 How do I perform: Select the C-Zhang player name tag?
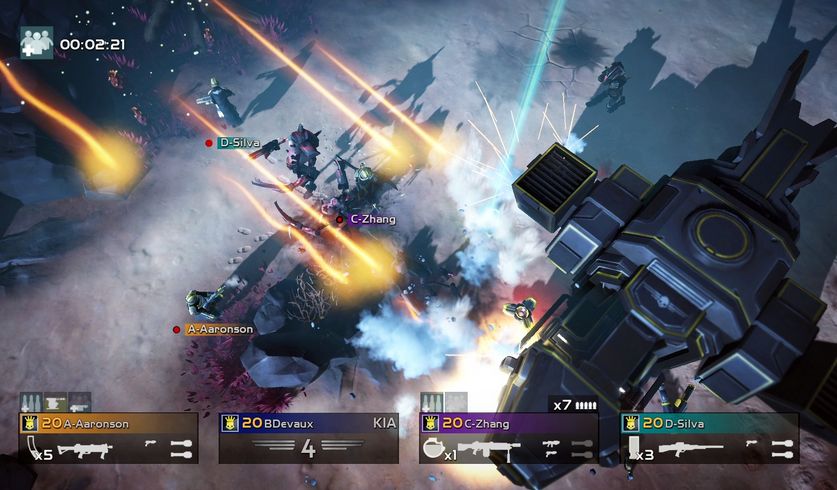[x=372, y=219]
